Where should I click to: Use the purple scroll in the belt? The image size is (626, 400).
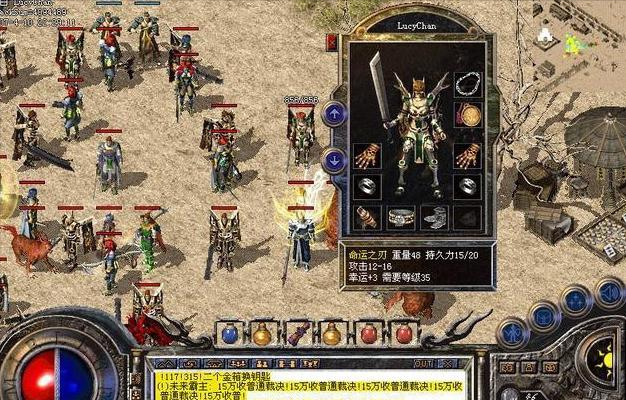297,334
